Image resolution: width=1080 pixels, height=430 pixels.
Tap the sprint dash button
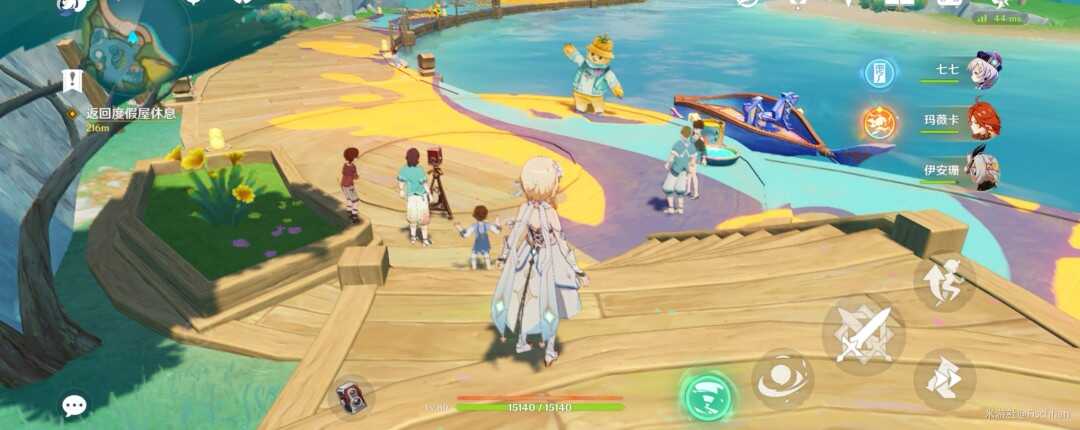pos(944,379)
